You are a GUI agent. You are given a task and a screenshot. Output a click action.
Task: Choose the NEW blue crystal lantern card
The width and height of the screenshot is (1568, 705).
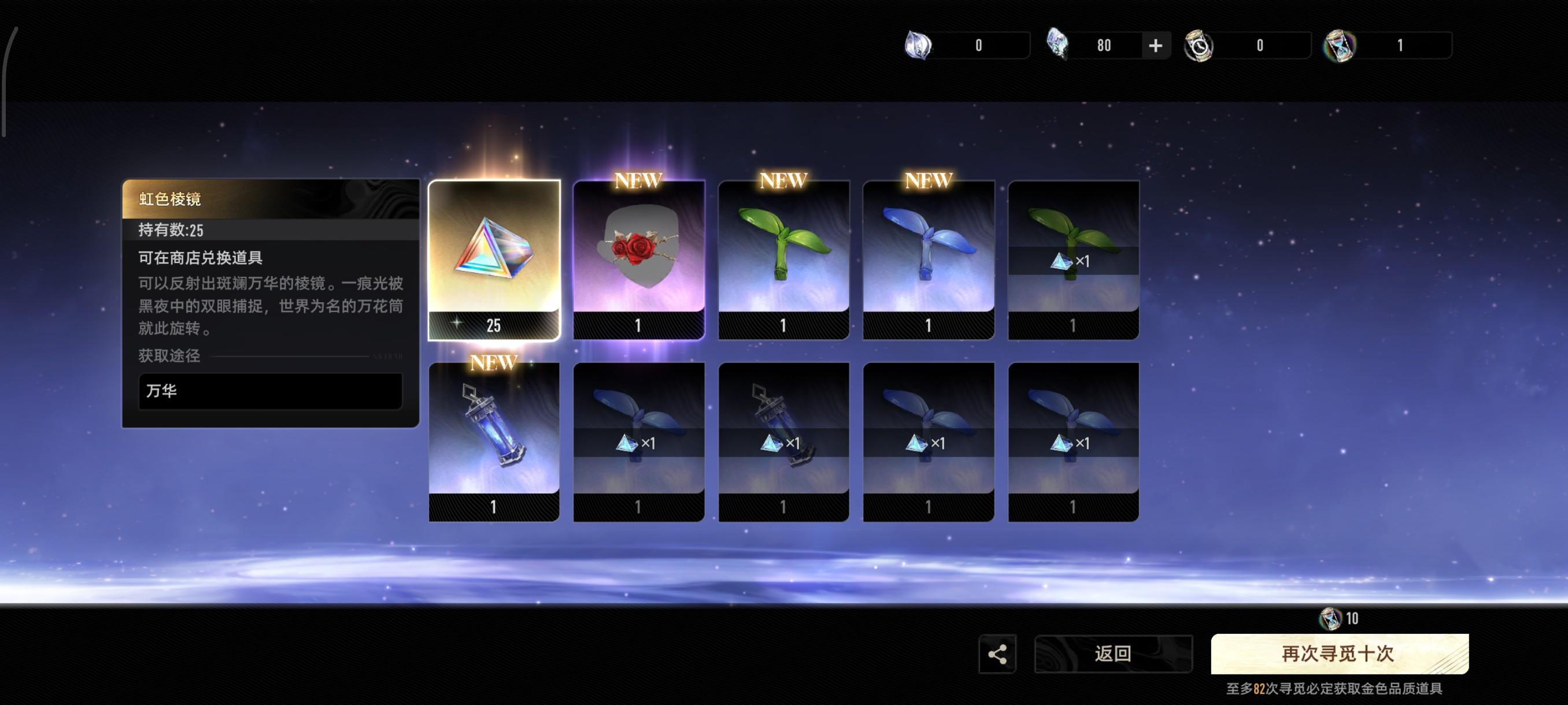pos(494,441)
